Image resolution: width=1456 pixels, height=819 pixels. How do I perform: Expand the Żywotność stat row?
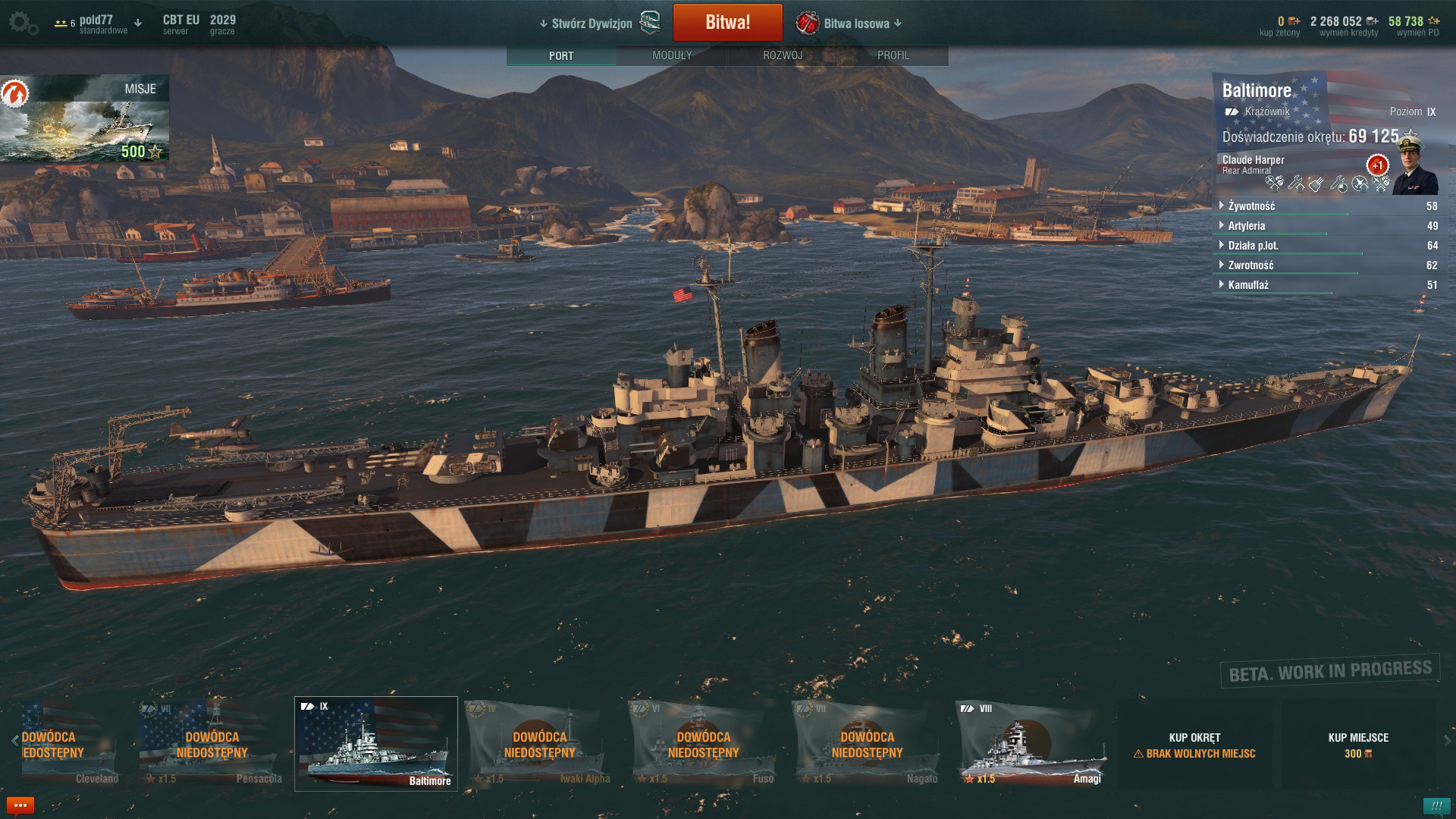point(1251,206)
